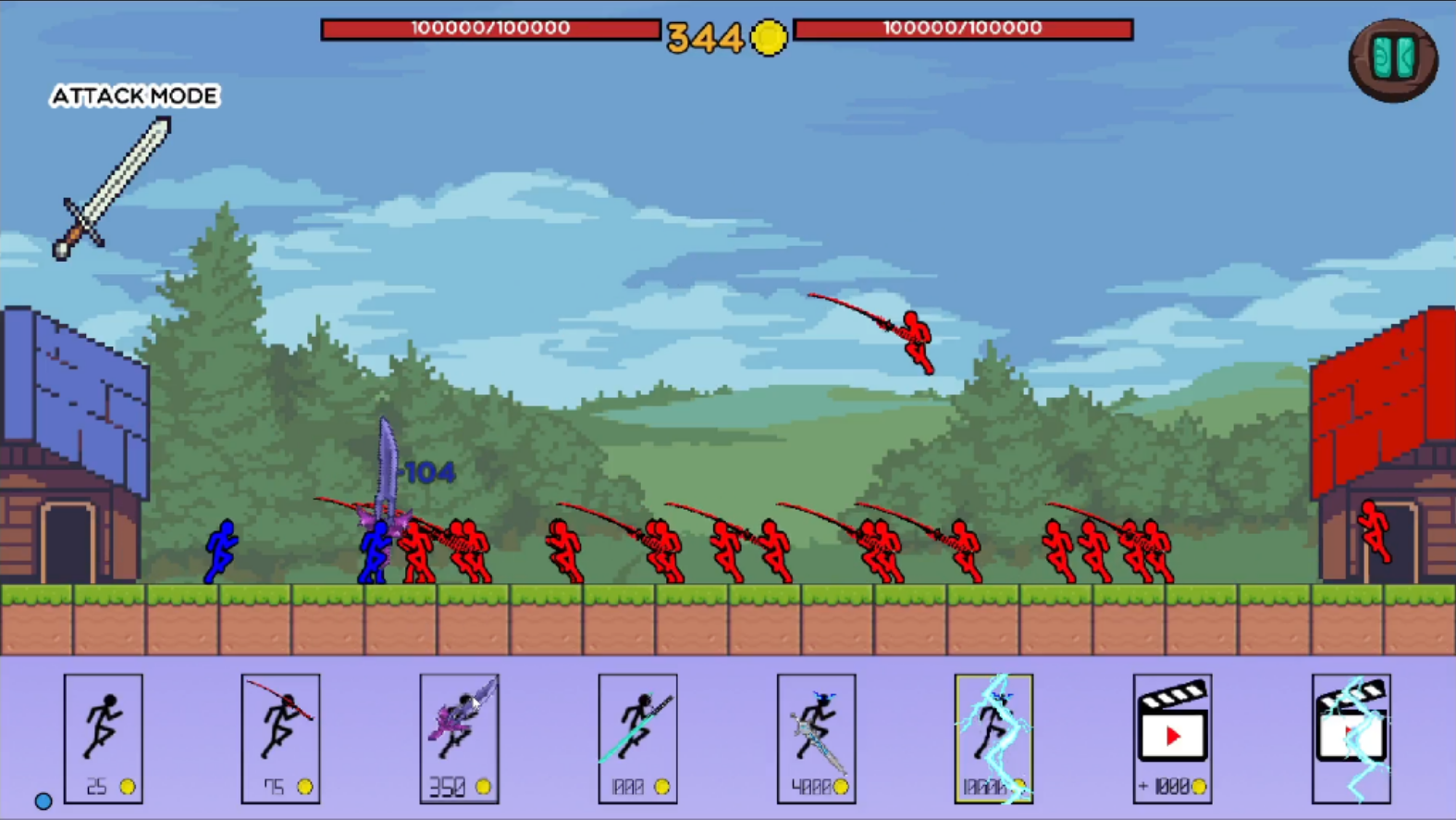The height and width of the screenshot is (820, 1456).
Task: Watch an ad to earn +1000 coins
Action: click(1172, 736)
